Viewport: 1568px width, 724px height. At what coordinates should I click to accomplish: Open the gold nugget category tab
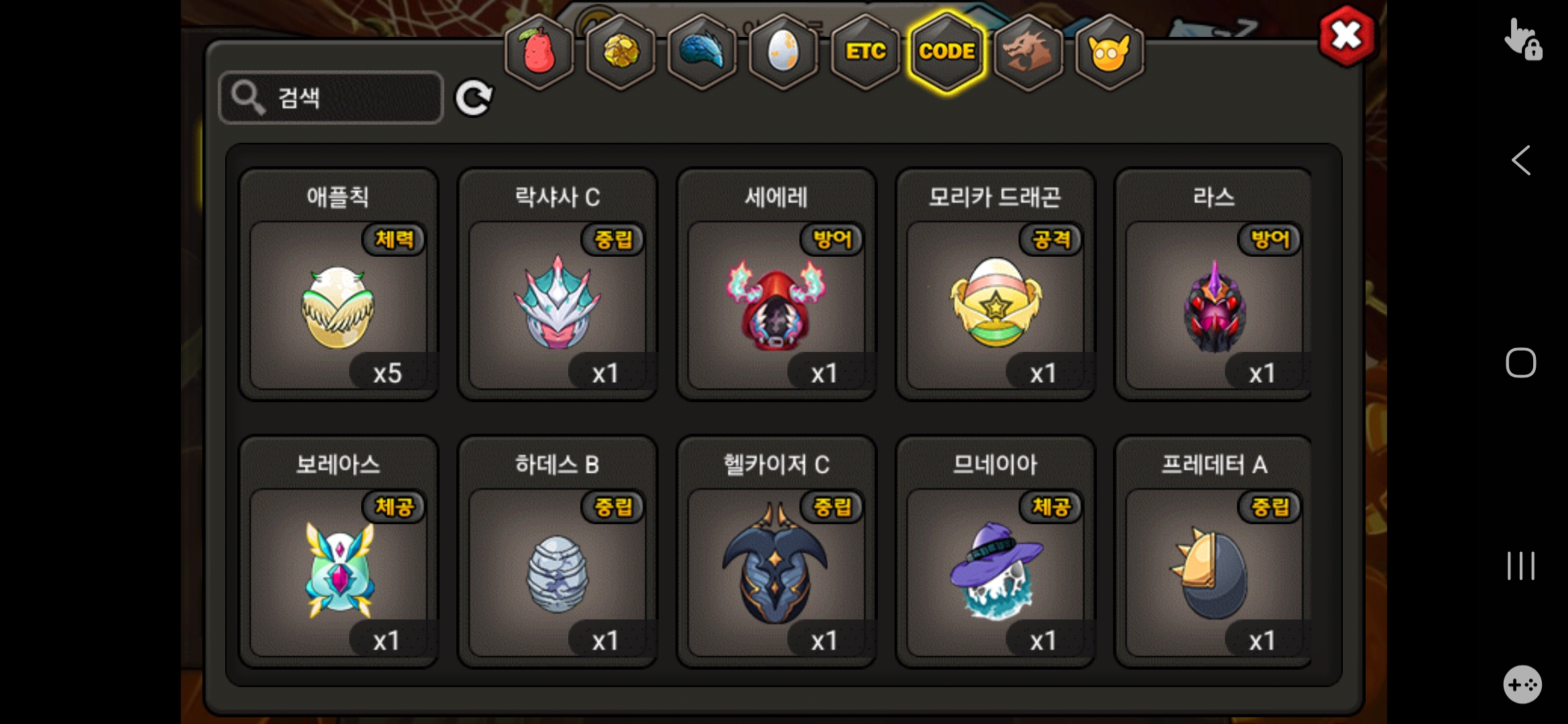pyautogui.click(x=621, y=52)
